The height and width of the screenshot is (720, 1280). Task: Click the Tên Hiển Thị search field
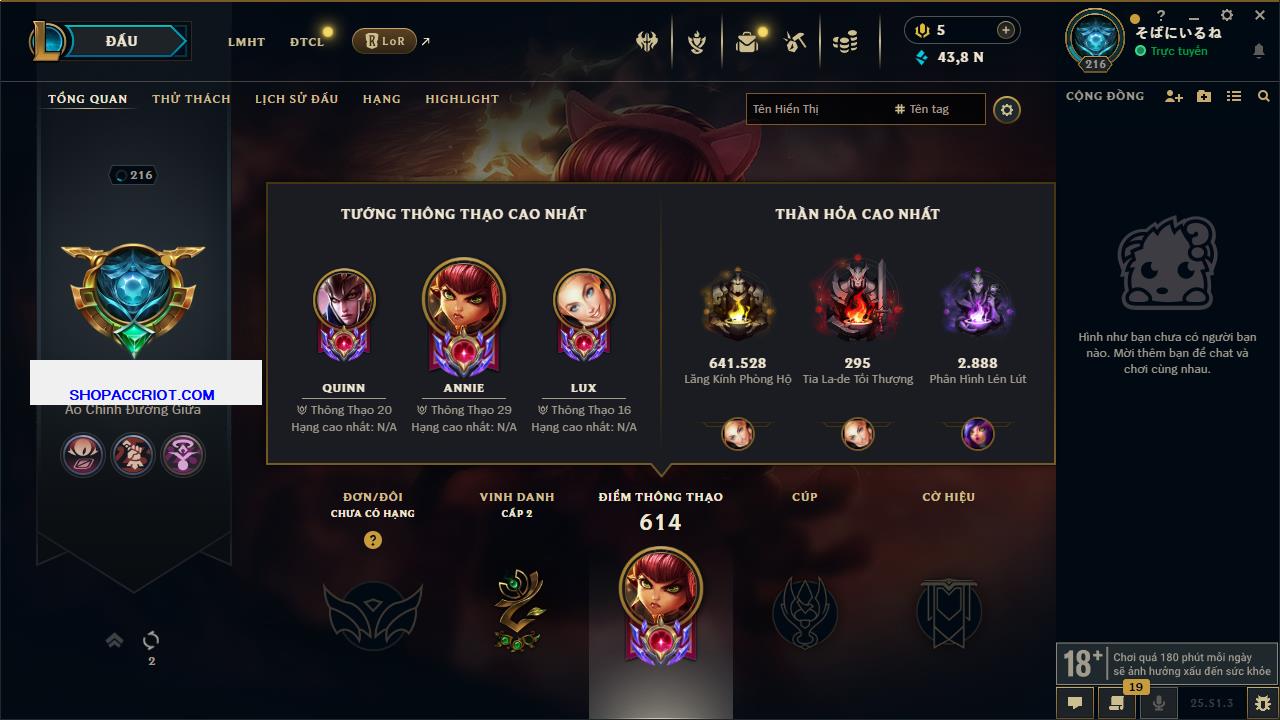pyautogui.click(x=815, y=109)
